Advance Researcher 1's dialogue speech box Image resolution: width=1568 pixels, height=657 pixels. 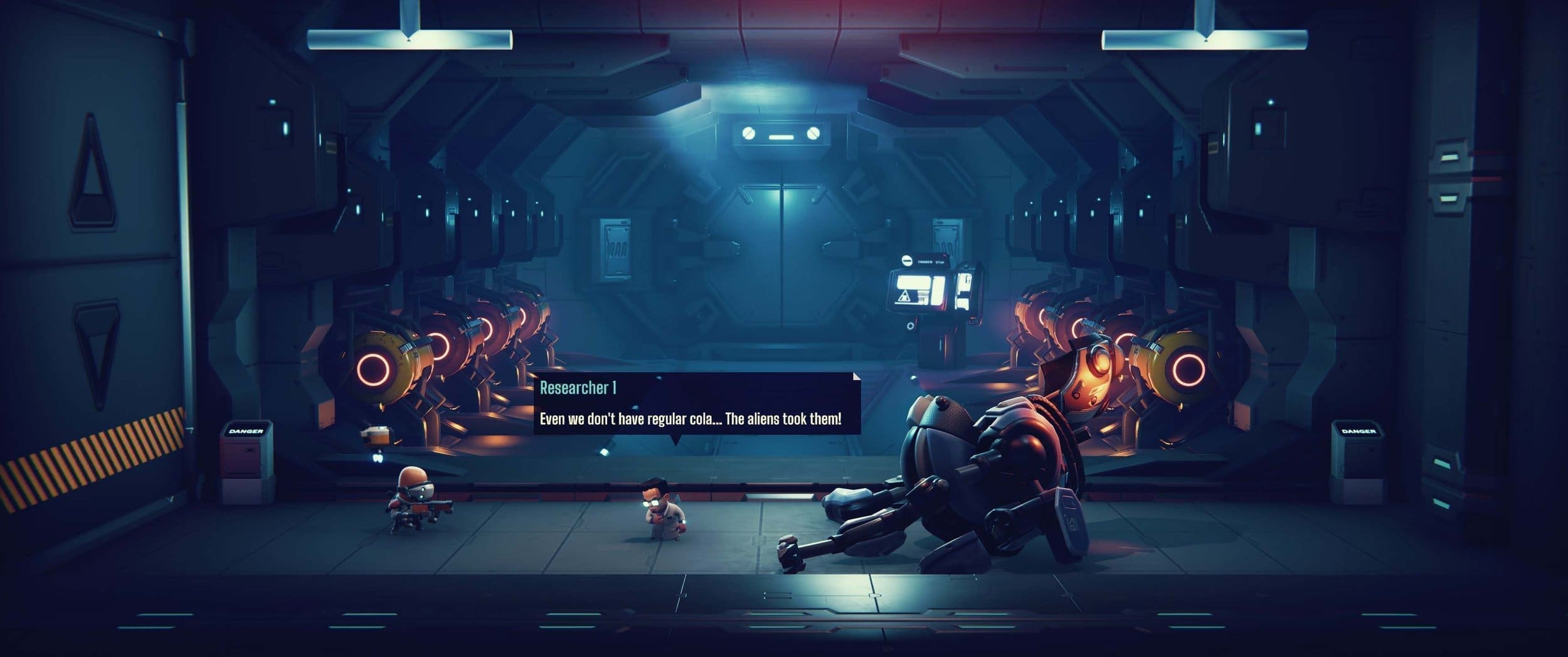click(696, 404)
